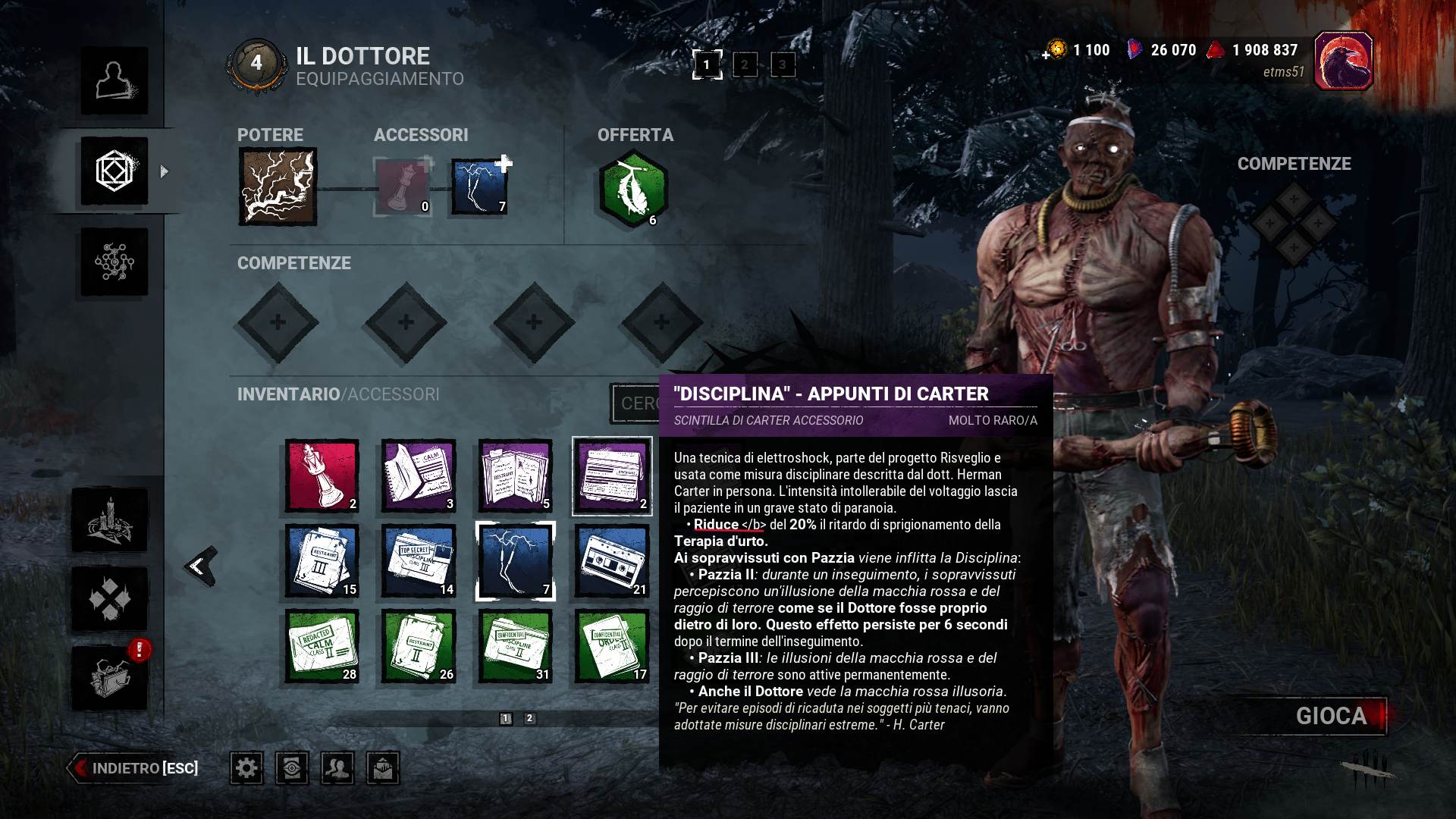
Task: Open loadout preset 3
Action: [782, 65]
